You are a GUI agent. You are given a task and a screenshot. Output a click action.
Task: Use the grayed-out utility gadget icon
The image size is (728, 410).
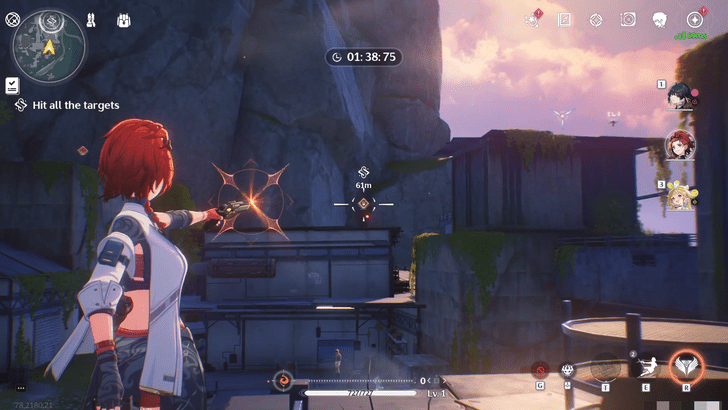coord(605,369)
